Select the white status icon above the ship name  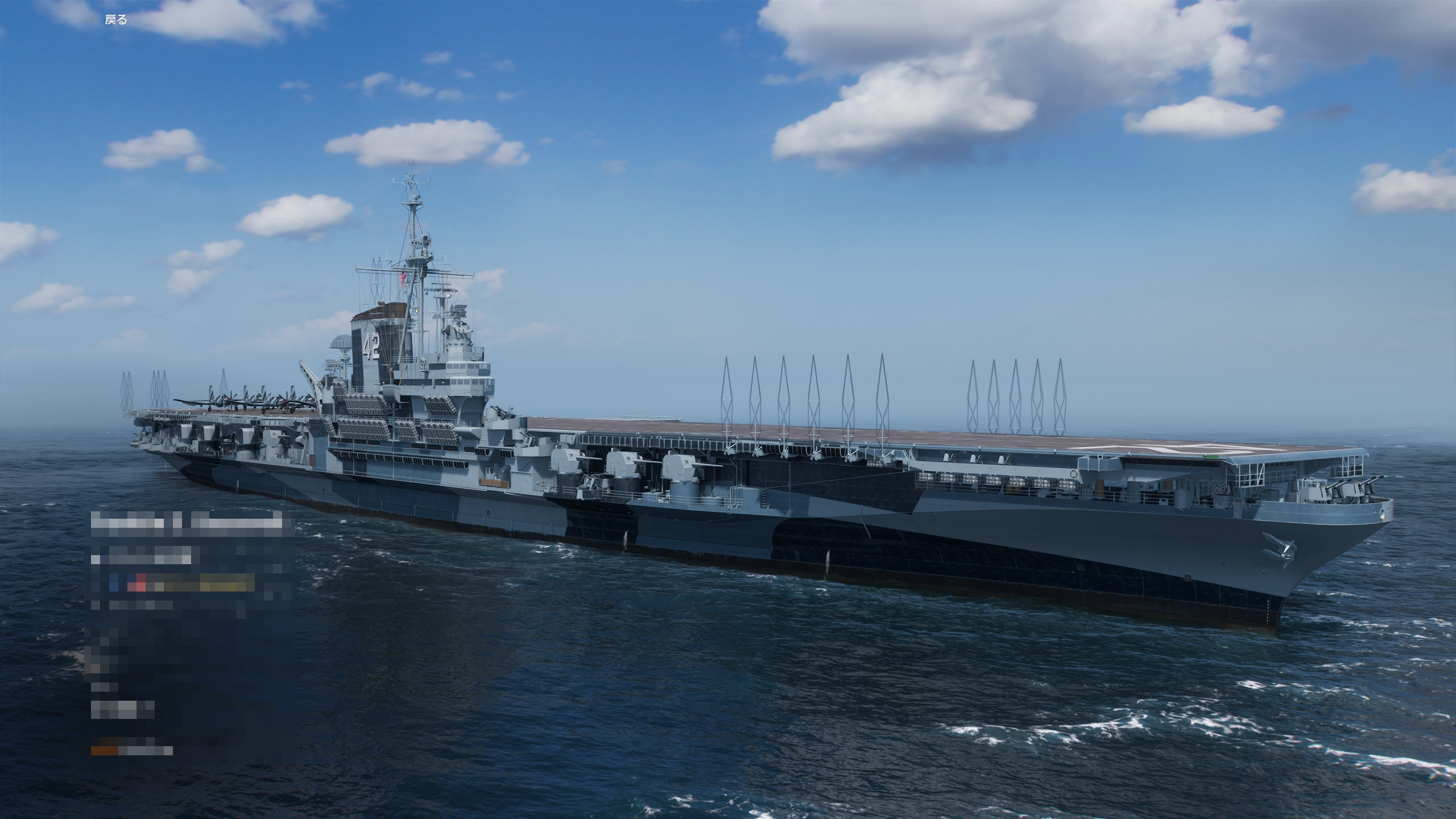95,560
